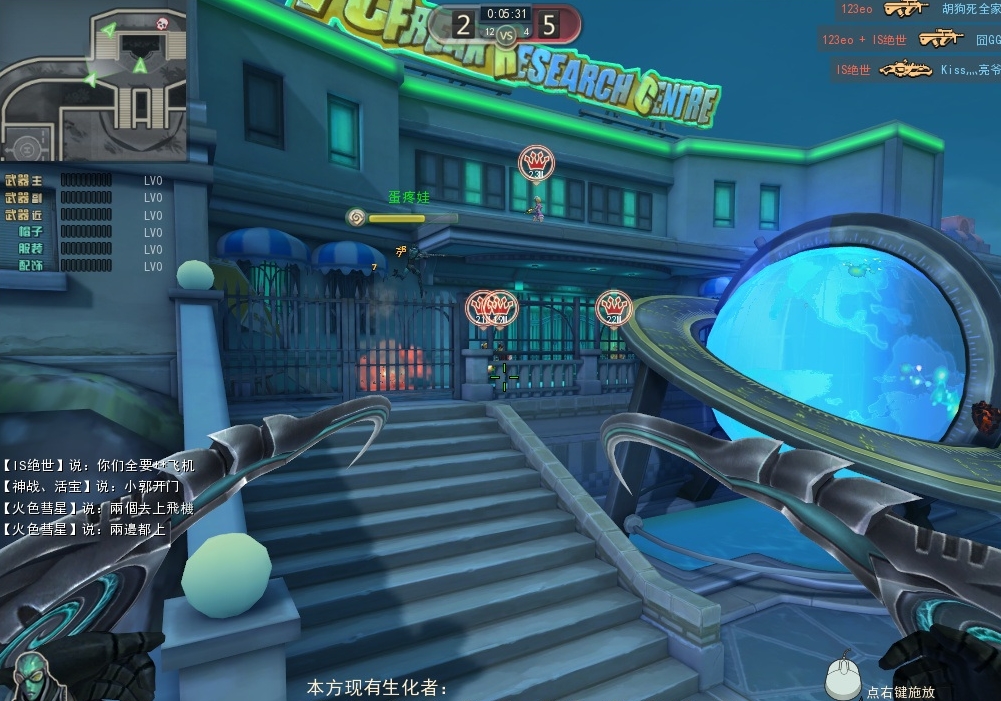Choose the 配饰 upgrade row
This screenshot has width=1001, height=701.
click(84, 266)
